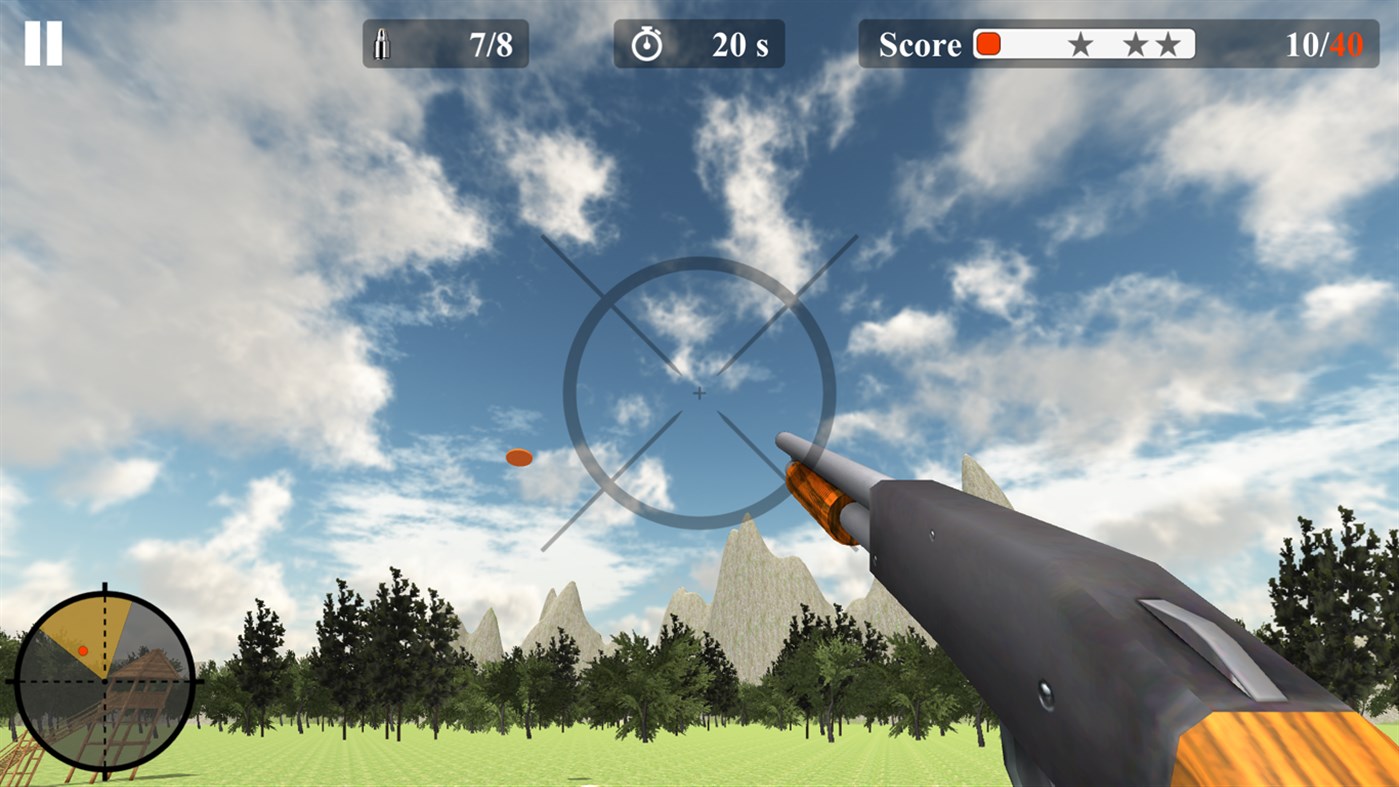The image size is (1399, 787).
Task: Click the pause icon in top-left corner
Action: pyautogui.click(x=46, y=41)
